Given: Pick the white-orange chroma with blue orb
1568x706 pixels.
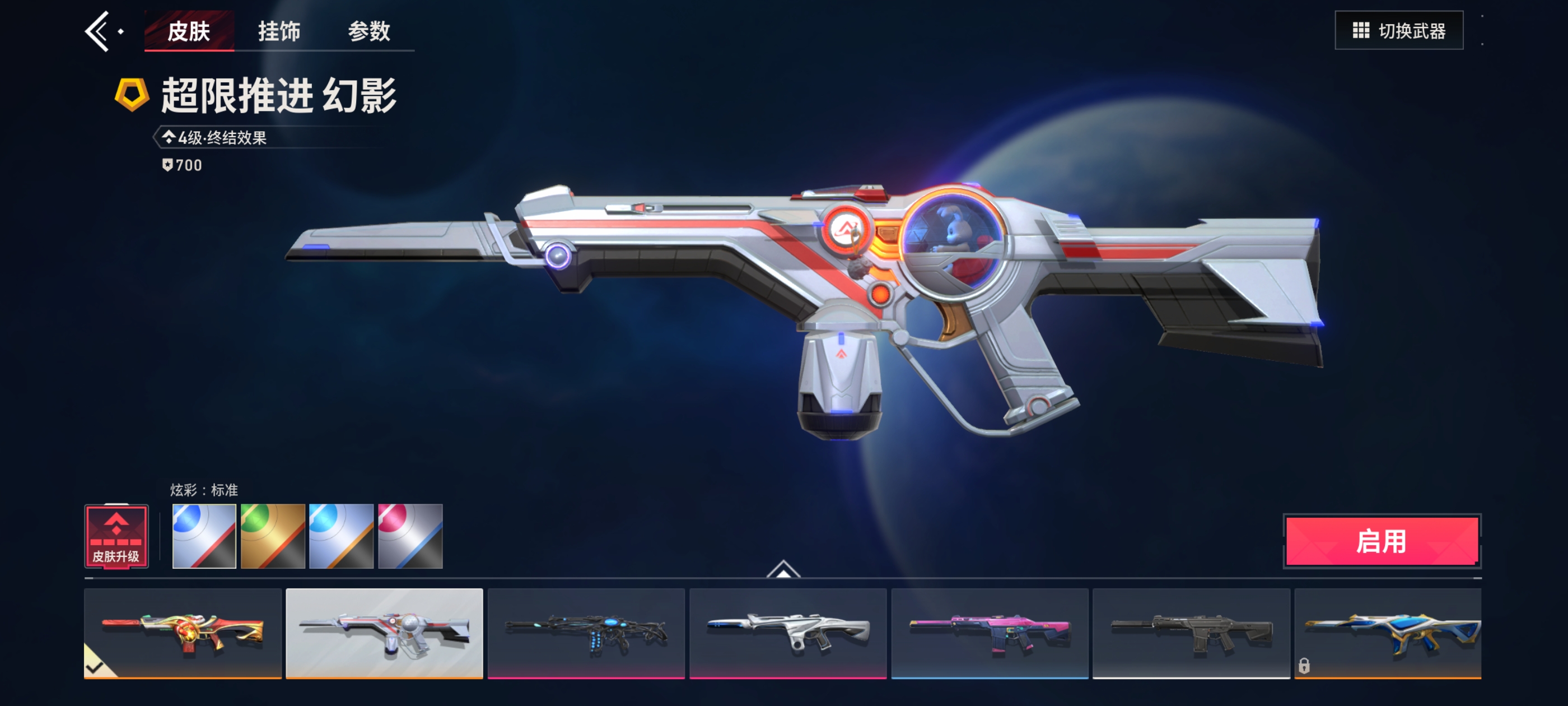Looking at the screenshot, I should pos(341,536).
